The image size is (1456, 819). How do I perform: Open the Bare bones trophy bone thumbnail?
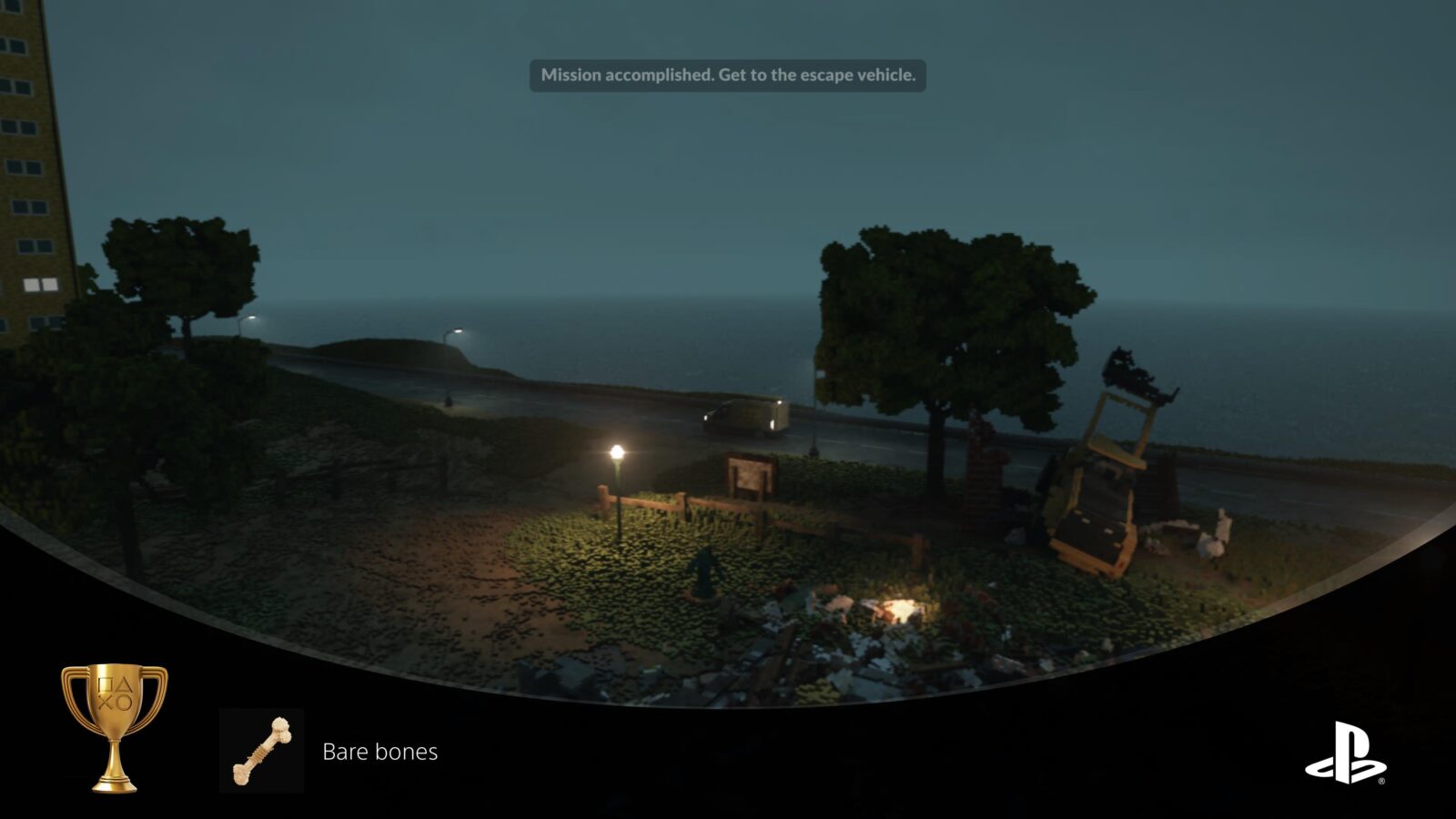pos(261,751)
